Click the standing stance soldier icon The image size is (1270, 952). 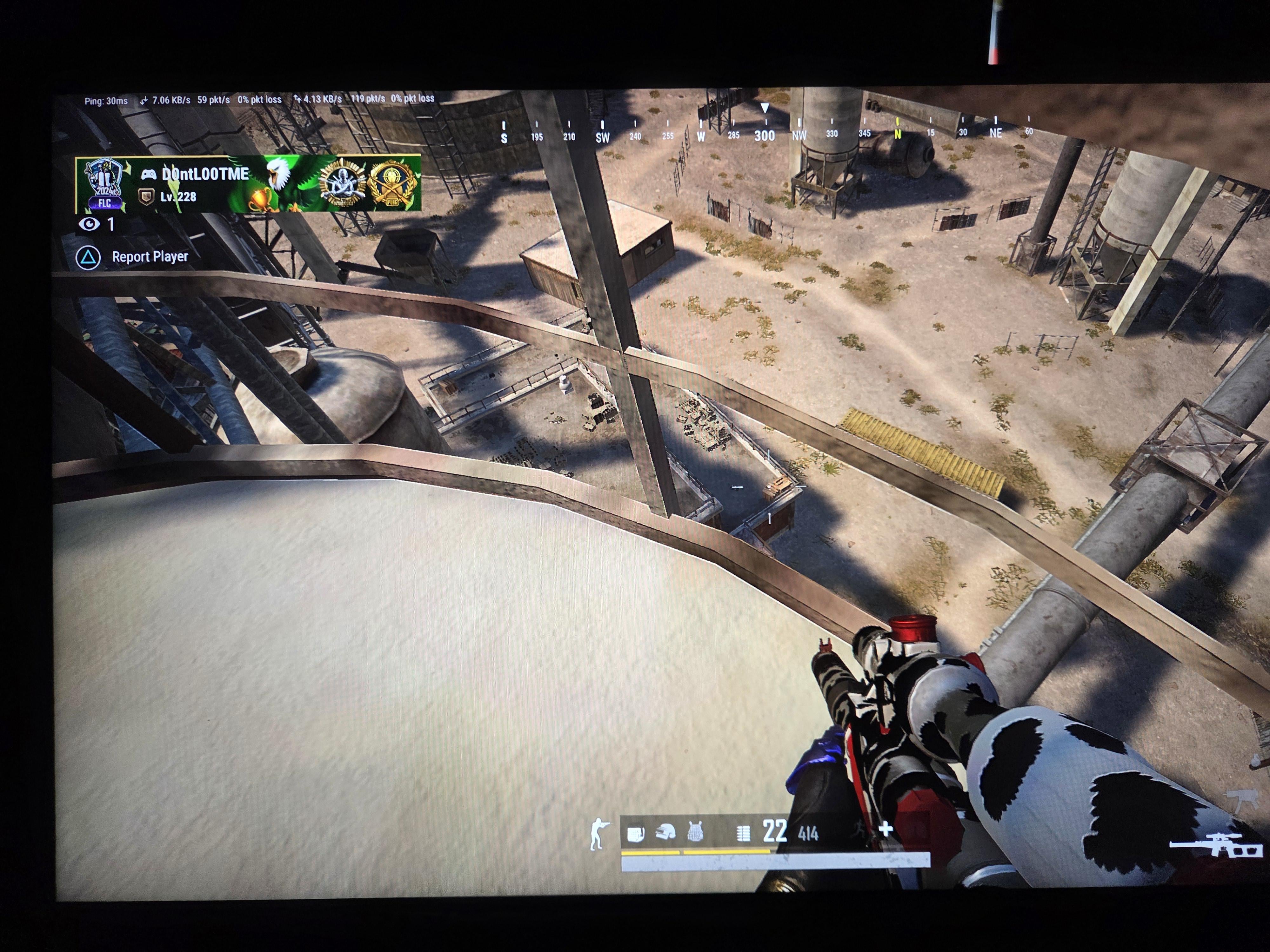(x=598, y=833)
